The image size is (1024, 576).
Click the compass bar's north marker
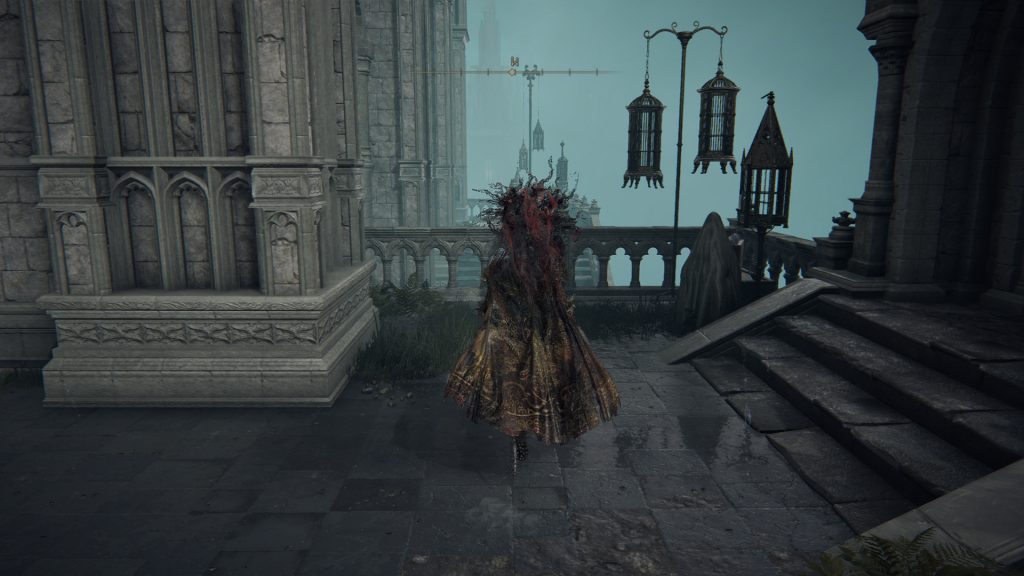(x=516, y=63)
